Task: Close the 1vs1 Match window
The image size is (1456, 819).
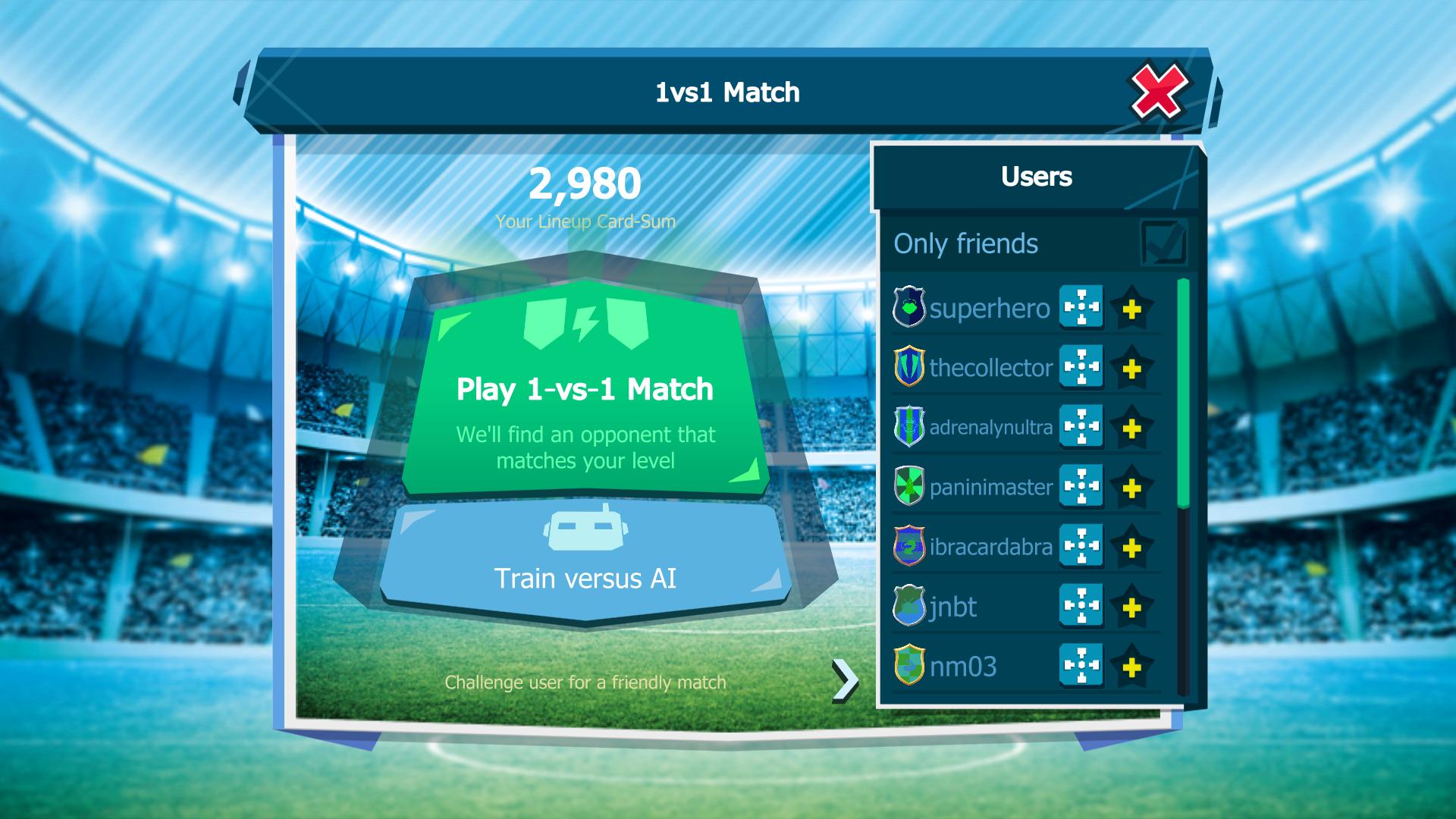Action: [1158, 92]
